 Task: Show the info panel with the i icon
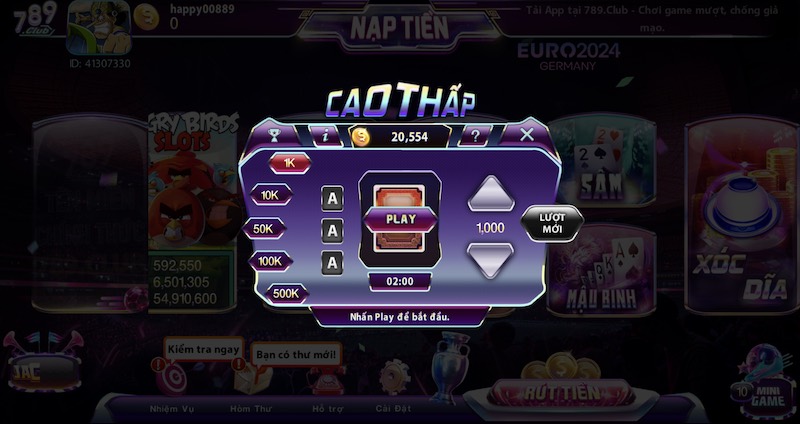324,135
